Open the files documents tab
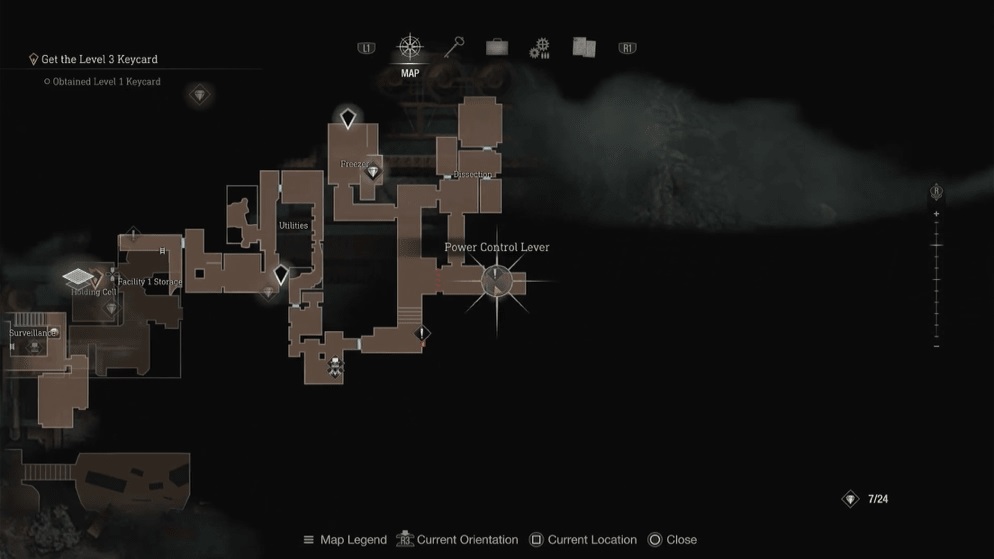 (x=584, y=47)
